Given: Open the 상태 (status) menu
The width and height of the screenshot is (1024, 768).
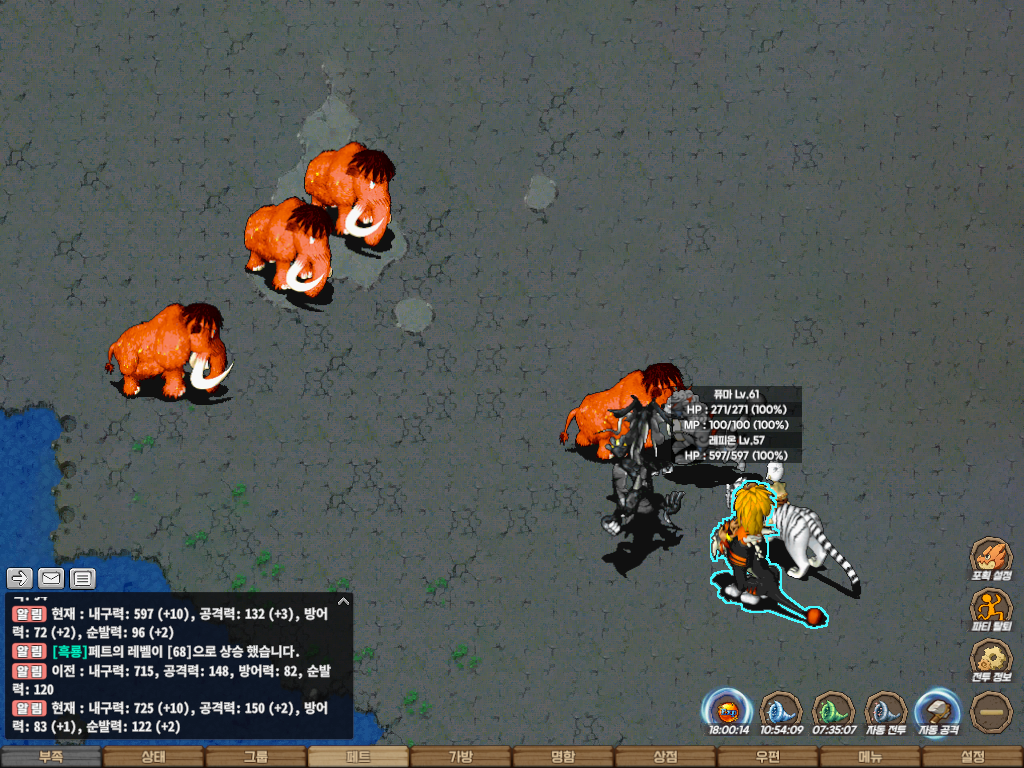Looking at the screenshot, I should (153, 757).
